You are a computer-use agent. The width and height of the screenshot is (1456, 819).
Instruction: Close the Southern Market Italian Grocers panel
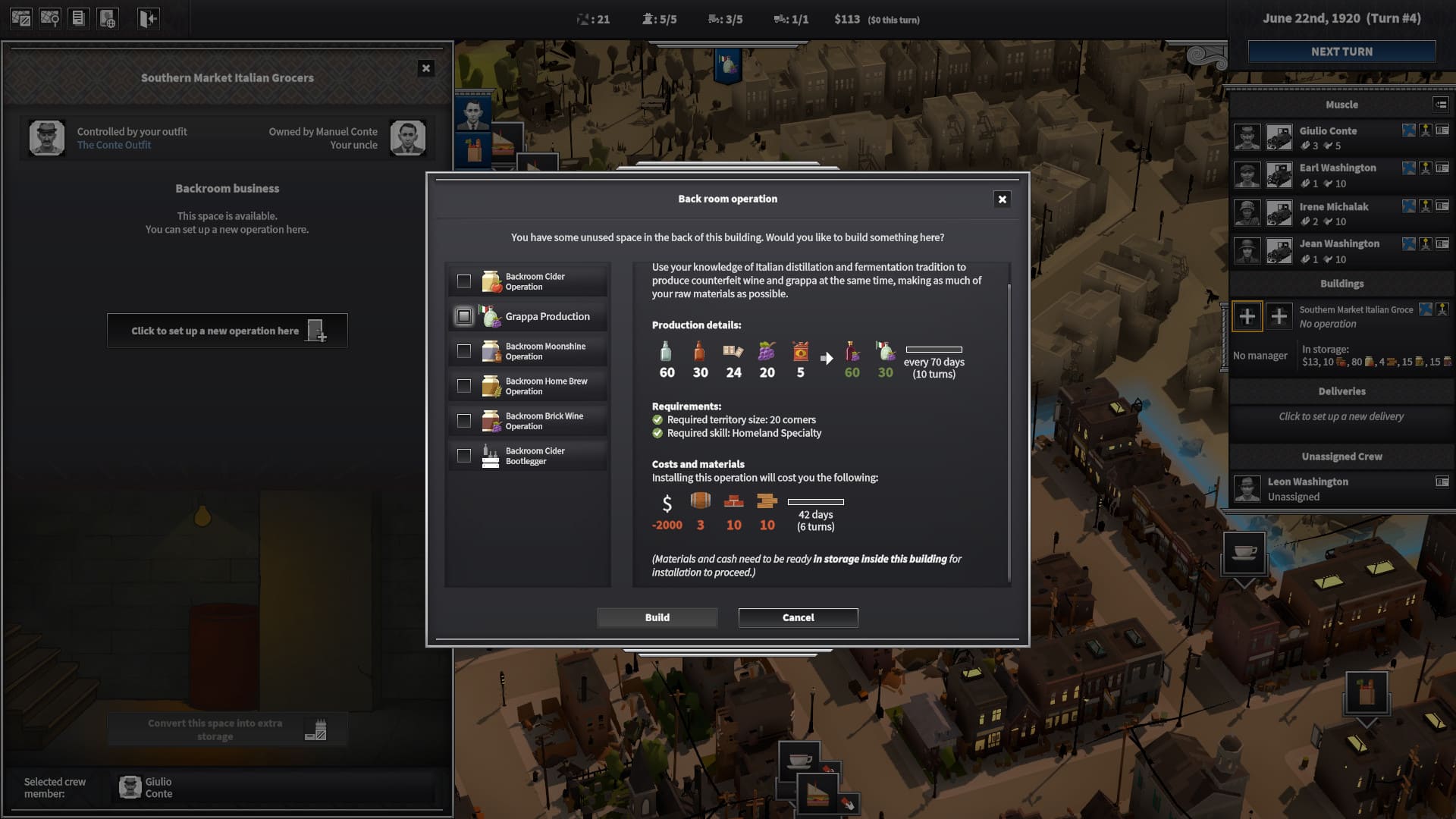pyautogui.click(x=426, y=68)
